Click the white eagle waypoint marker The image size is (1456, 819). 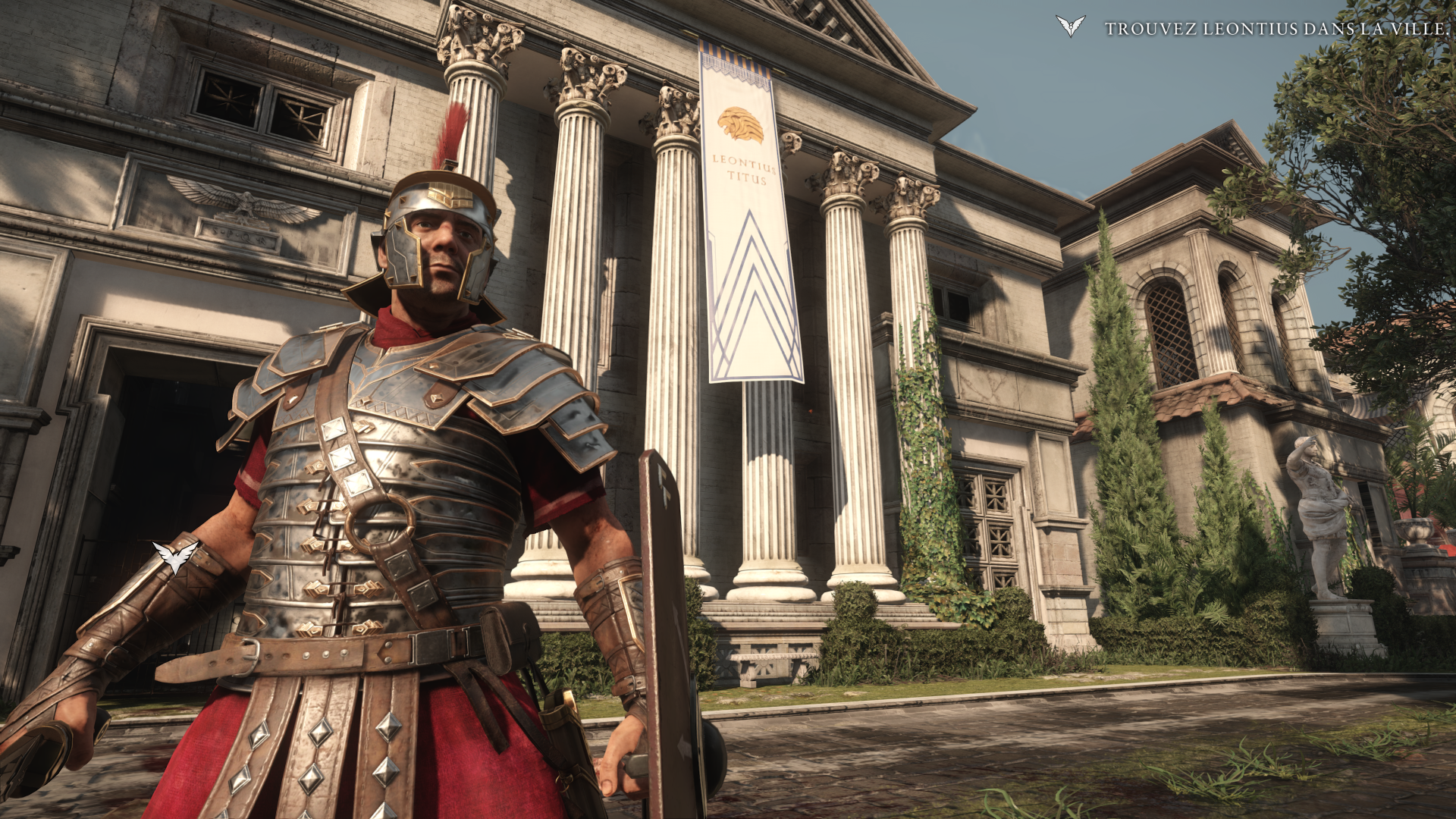(175, 557)
